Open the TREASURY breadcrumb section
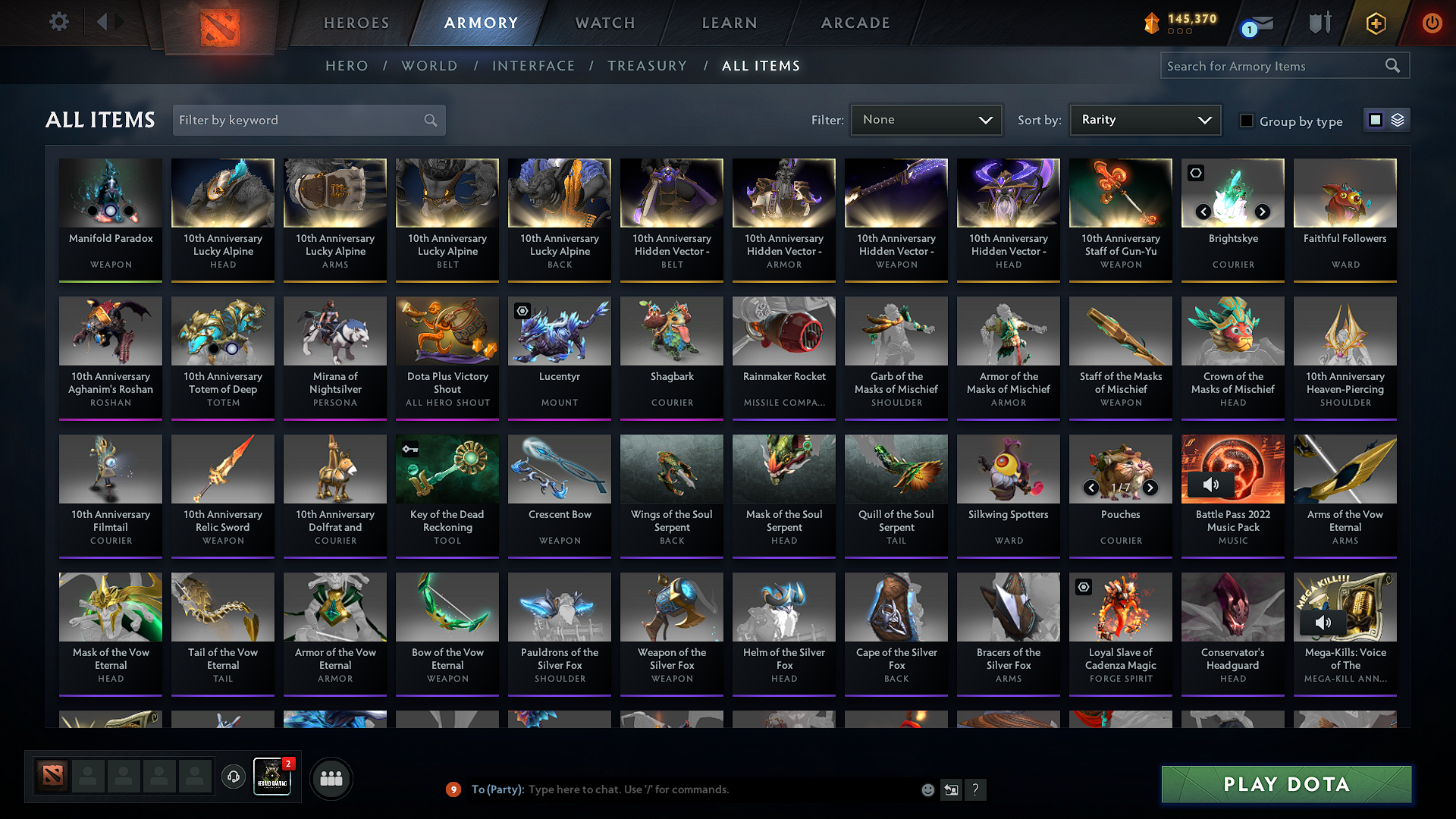This screenshot has width=1456, height=819. [647, 66]
